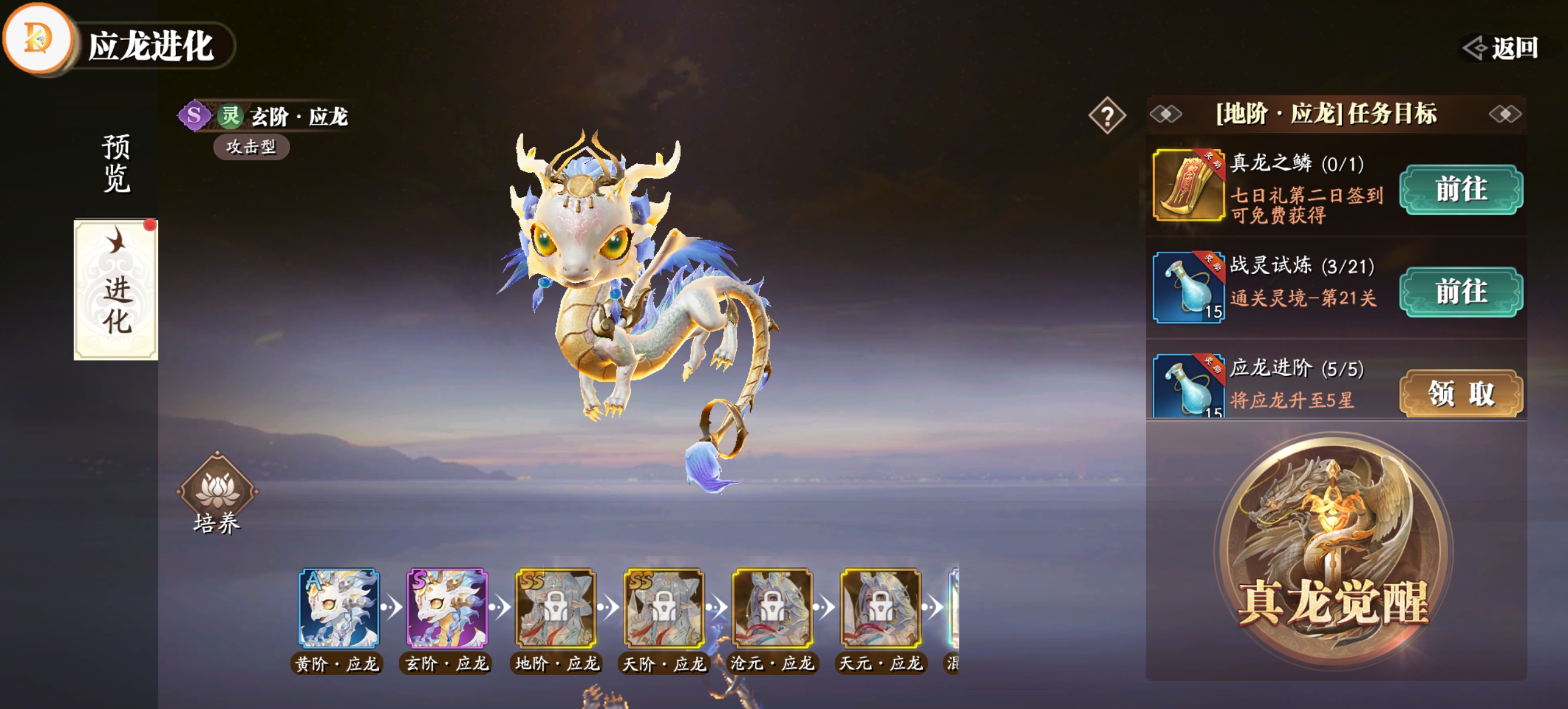Choose the locked 天阶·应龙 stage

pyautogui.click(x=663, y=608)
